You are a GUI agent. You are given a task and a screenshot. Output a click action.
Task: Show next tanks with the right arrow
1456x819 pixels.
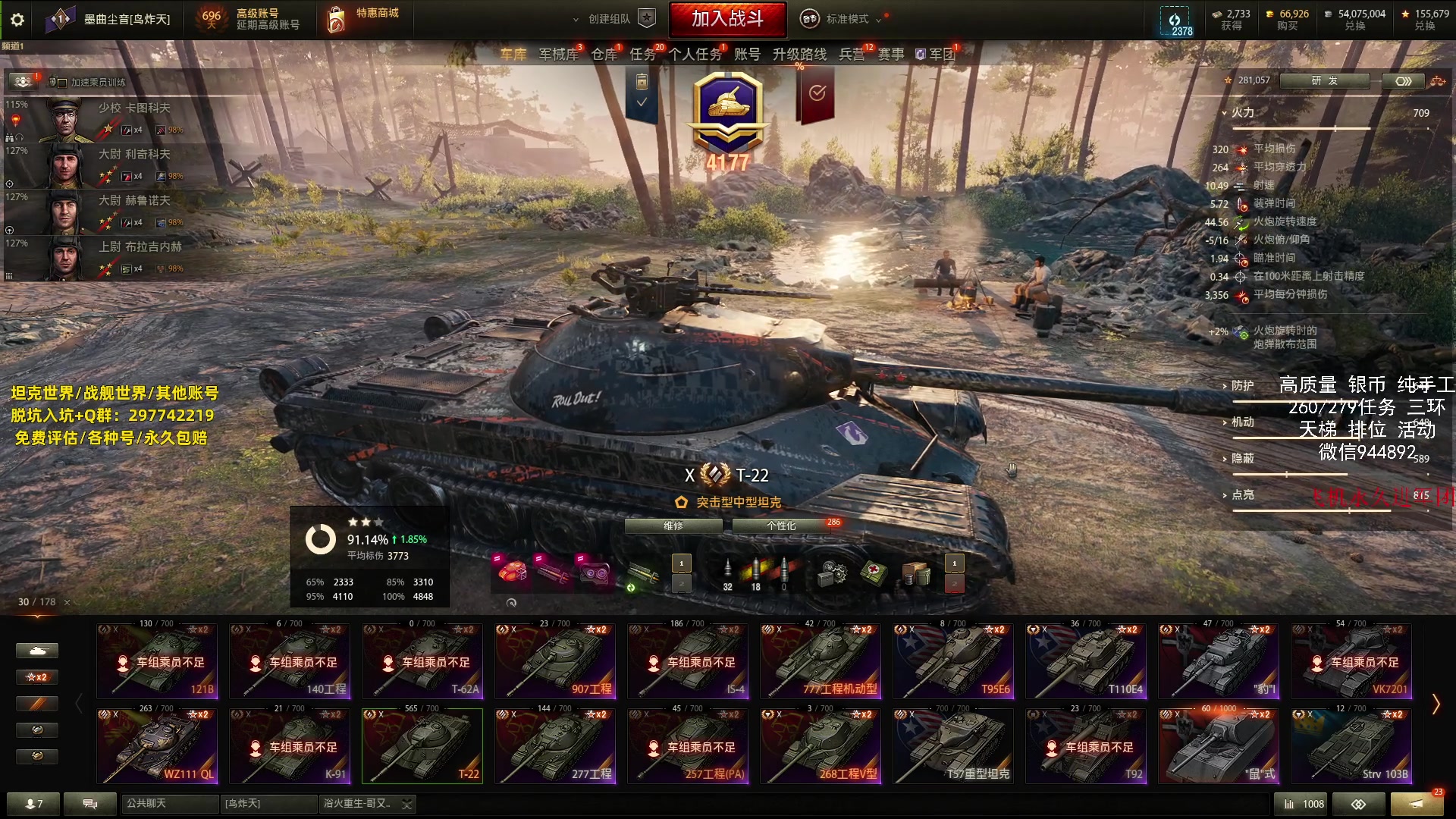click(x=1436, y=704)
